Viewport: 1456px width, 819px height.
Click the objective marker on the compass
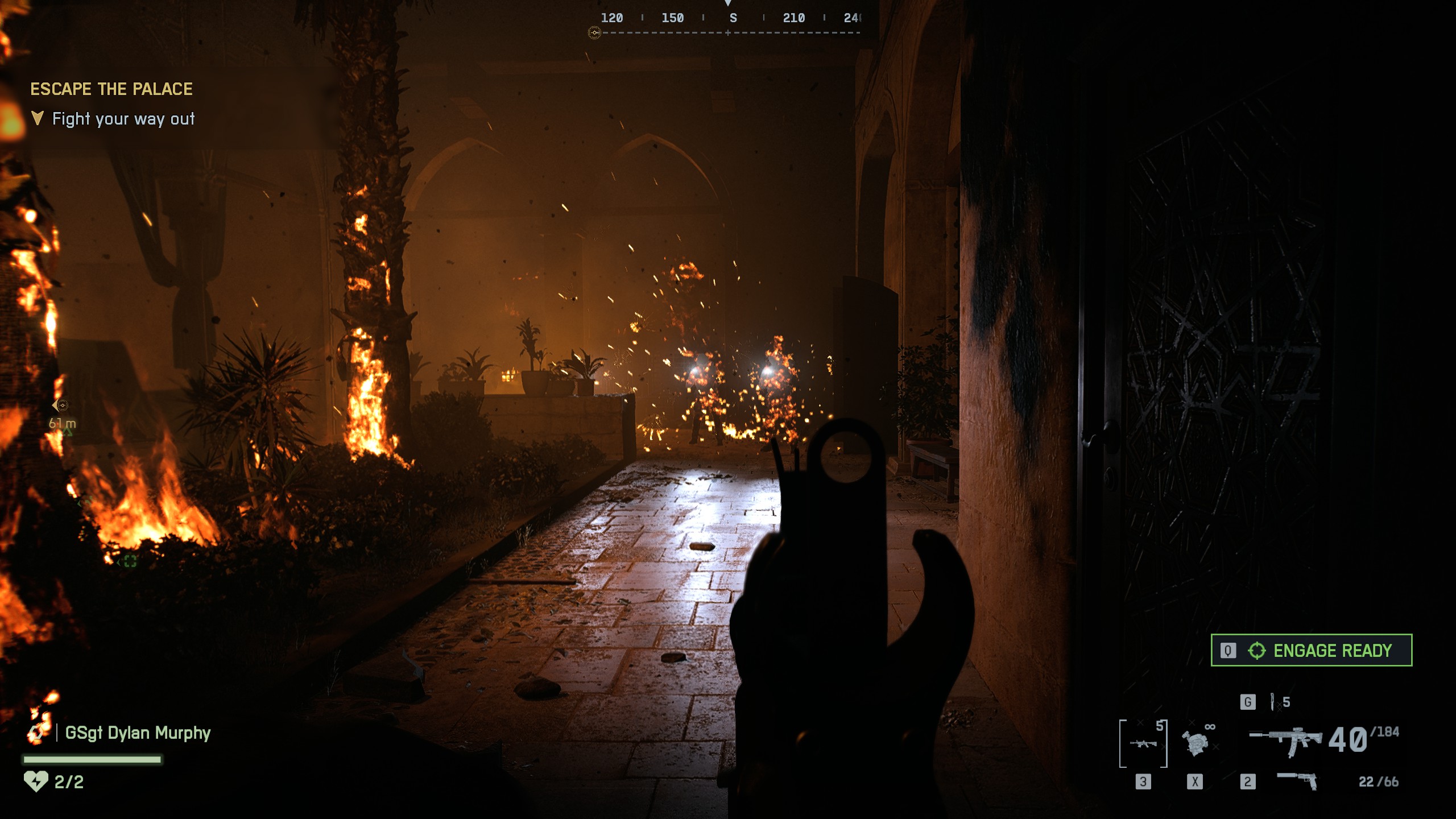[594, 33]
